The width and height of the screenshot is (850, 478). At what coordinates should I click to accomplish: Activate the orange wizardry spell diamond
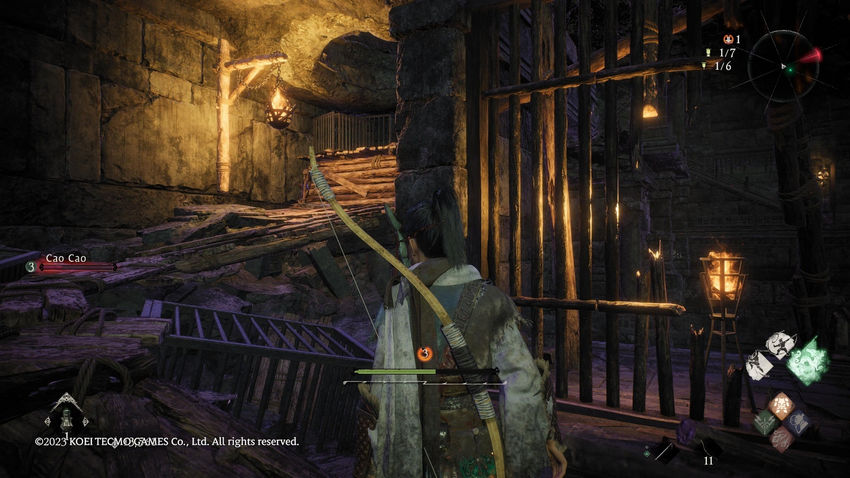(x=780, y=406)
